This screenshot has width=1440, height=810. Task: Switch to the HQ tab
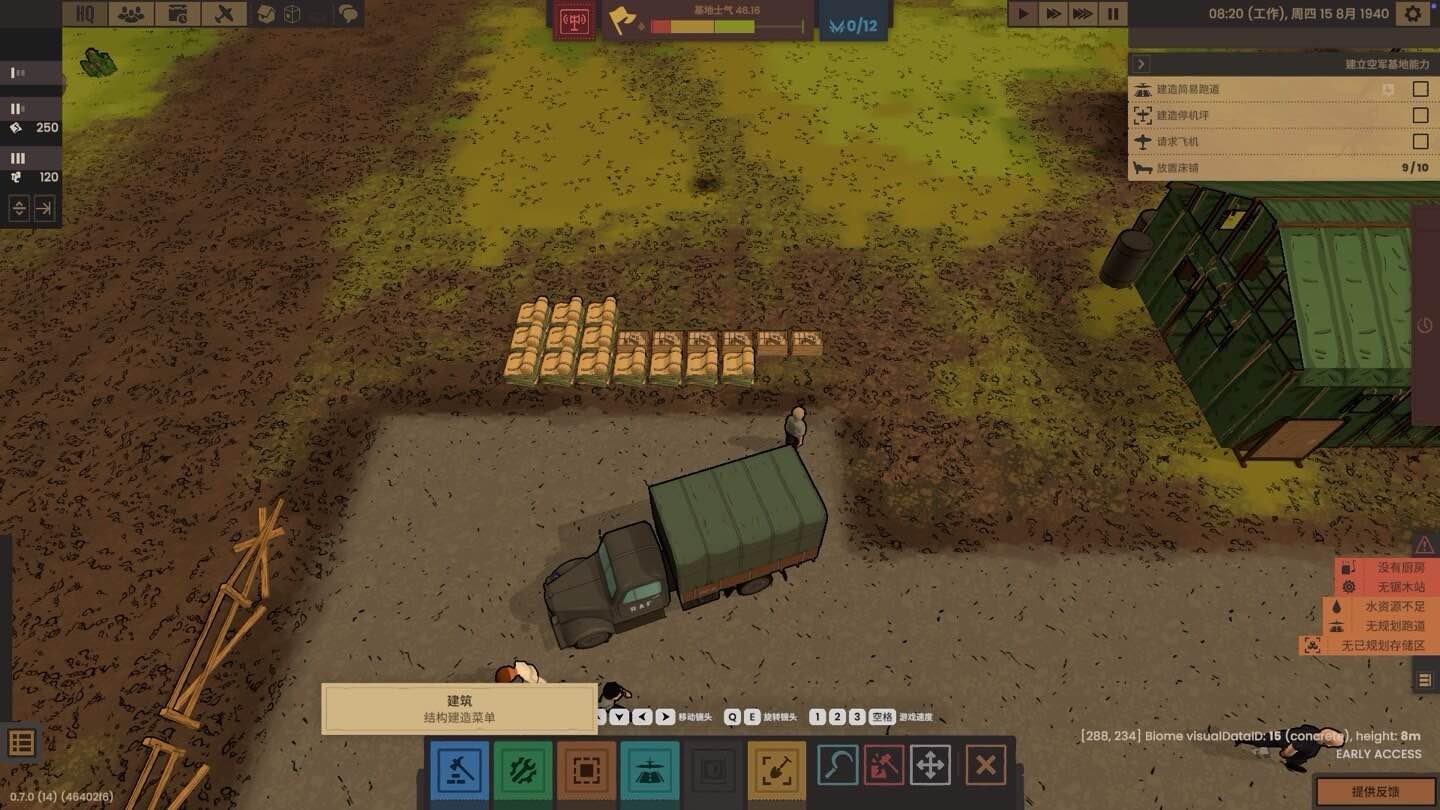[84, 14]
